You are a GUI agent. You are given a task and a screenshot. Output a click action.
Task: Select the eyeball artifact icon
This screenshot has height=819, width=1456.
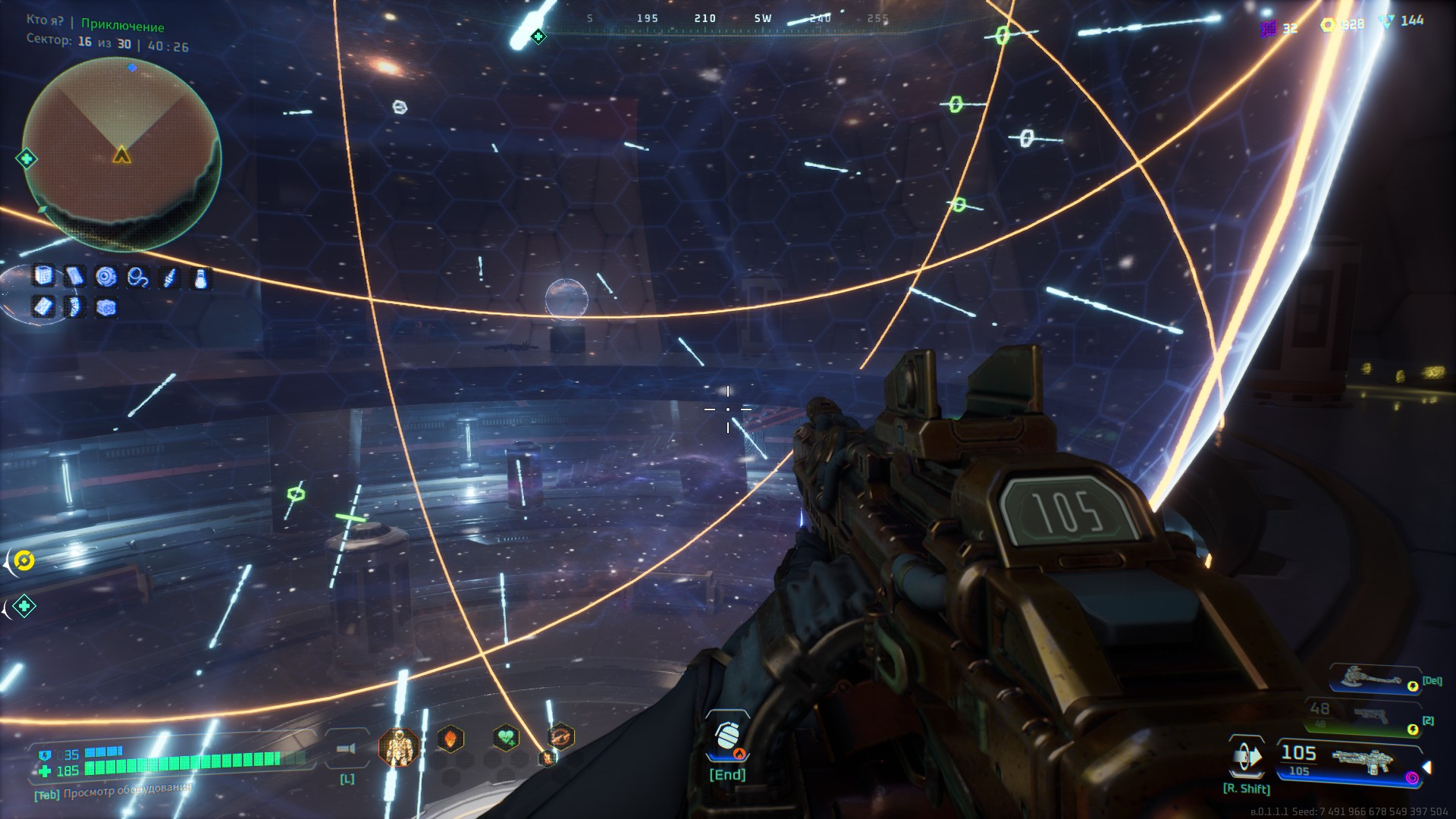tap(106, 277)
